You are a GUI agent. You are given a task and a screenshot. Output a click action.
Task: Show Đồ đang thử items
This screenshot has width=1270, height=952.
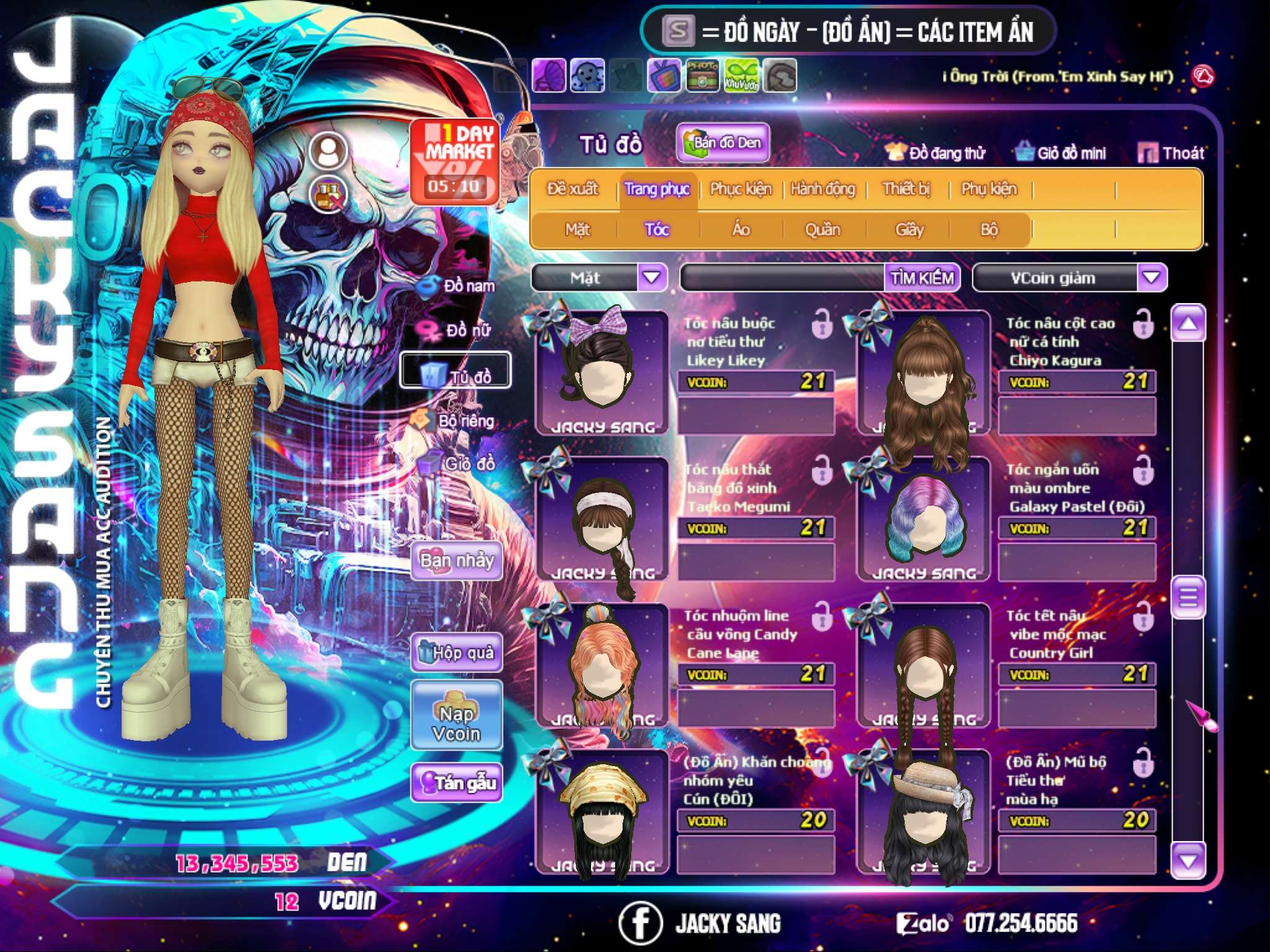point(935,153)
